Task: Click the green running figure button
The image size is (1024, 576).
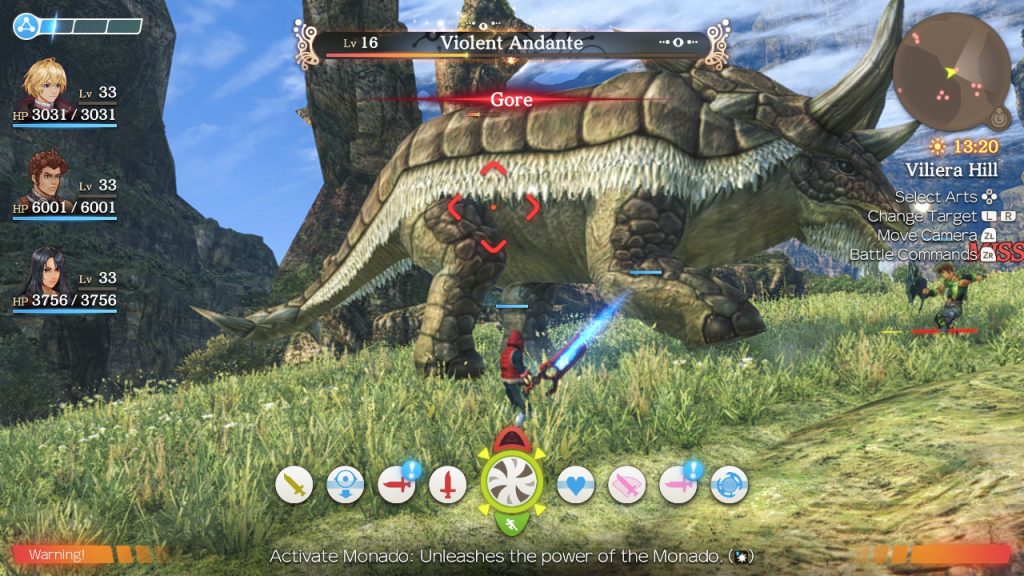Action: (511, 524)
